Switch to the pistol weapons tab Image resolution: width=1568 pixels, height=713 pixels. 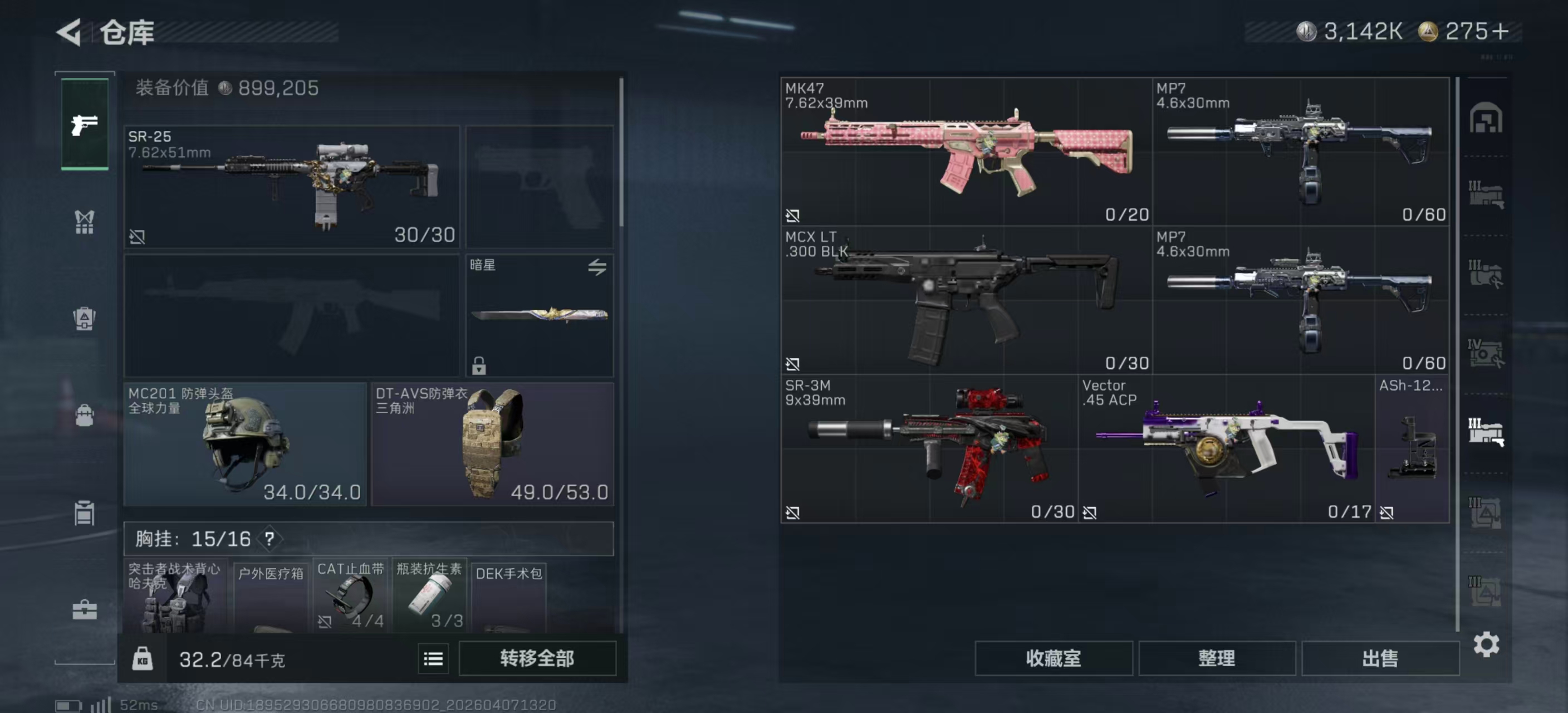click(85, 125)
